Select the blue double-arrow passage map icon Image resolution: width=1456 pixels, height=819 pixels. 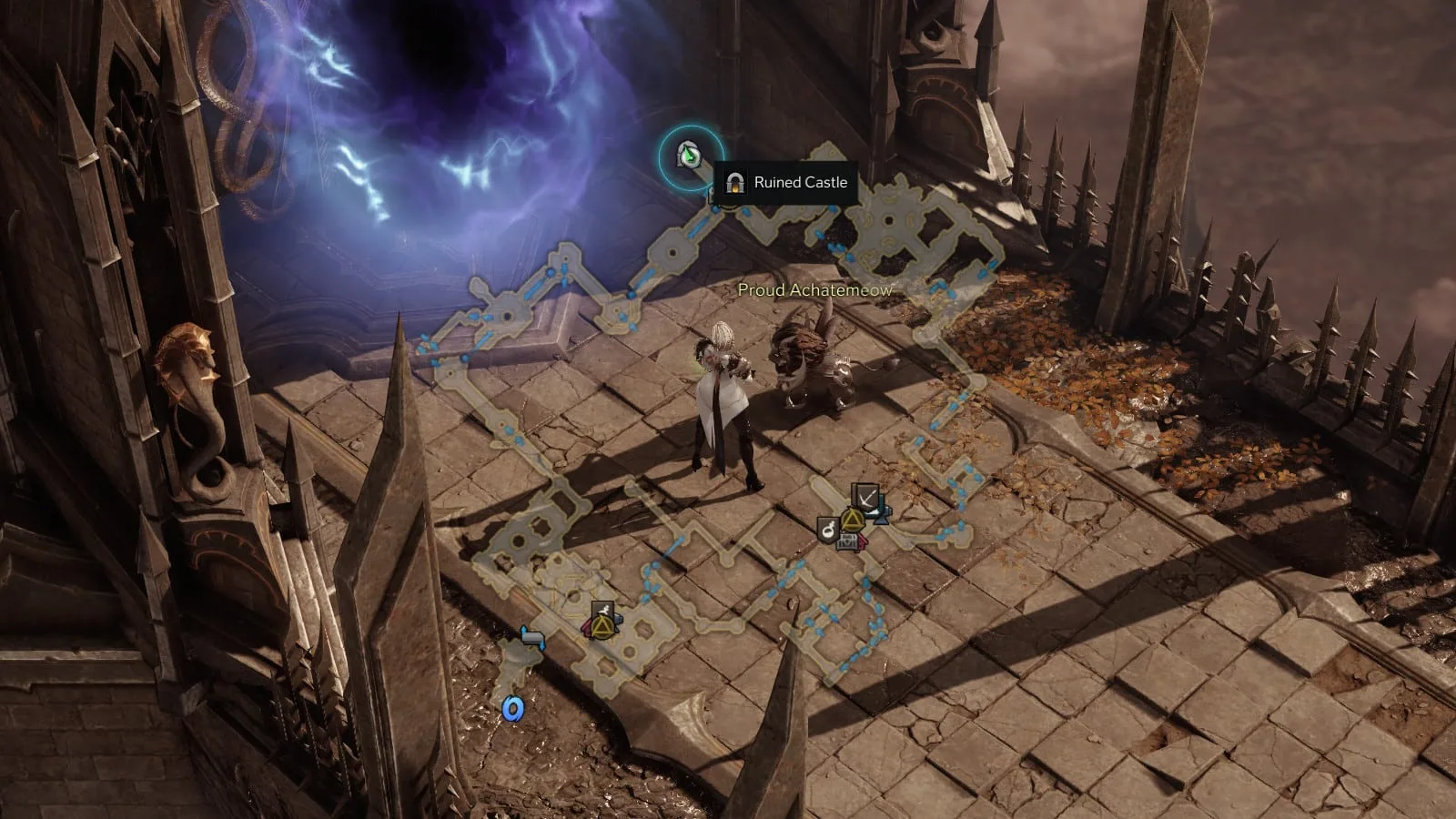(532, 637)
